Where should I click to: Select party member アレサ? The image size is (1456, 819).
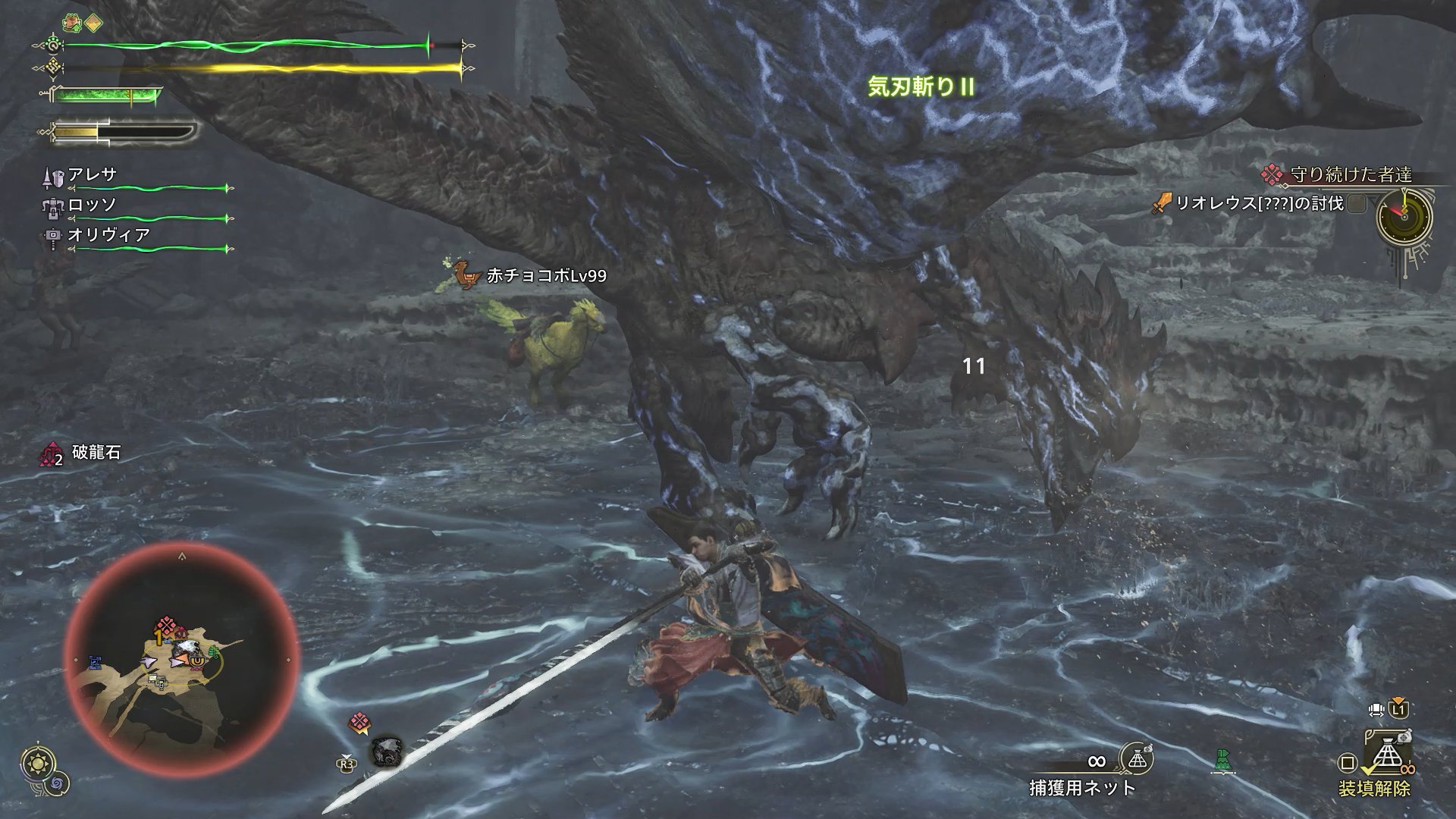pos(93,174)
